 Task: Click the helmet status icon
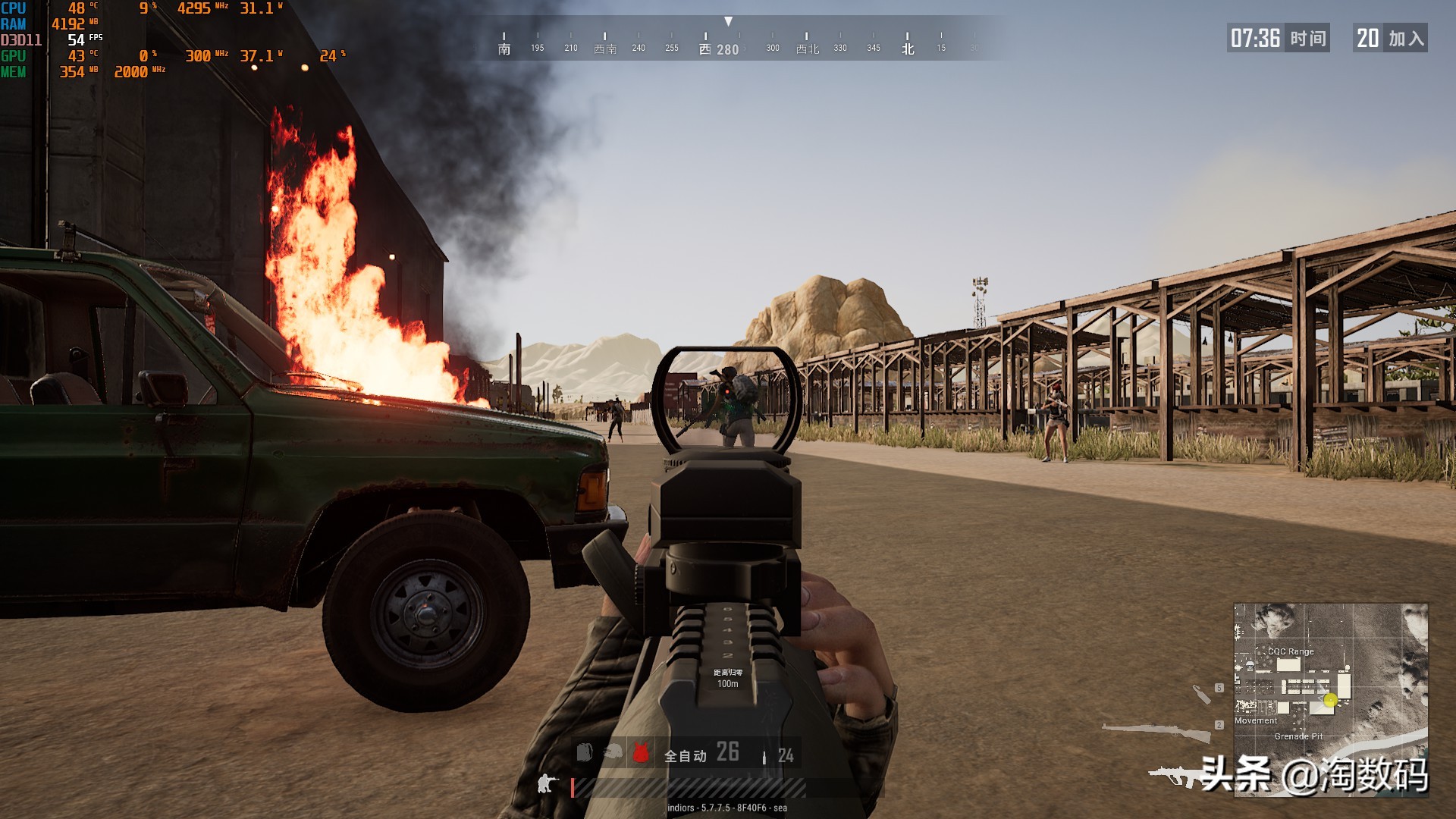[x=613, y=752]
